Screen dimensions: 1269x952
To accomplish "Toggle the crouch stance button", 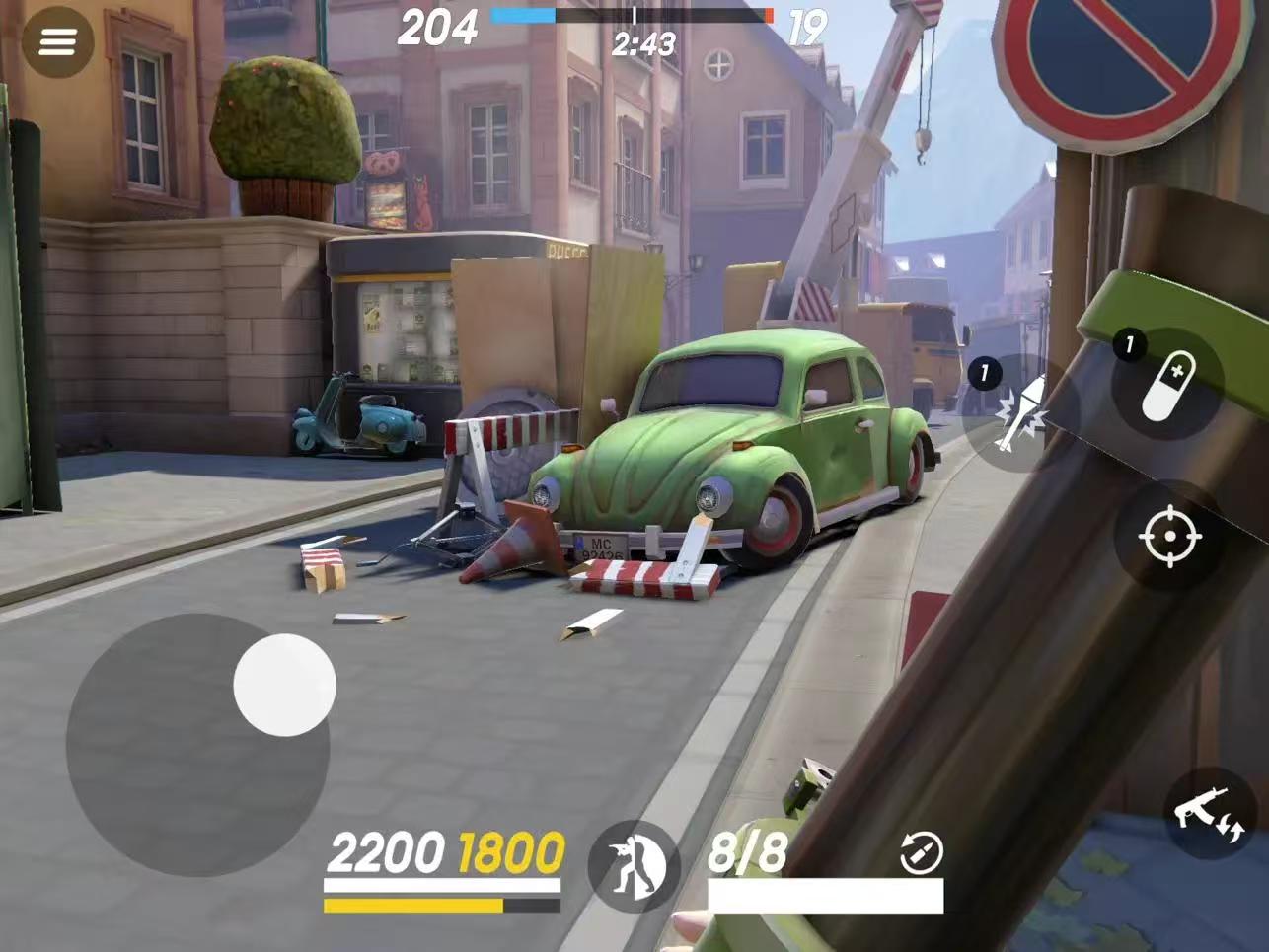I will coord(634,866).
